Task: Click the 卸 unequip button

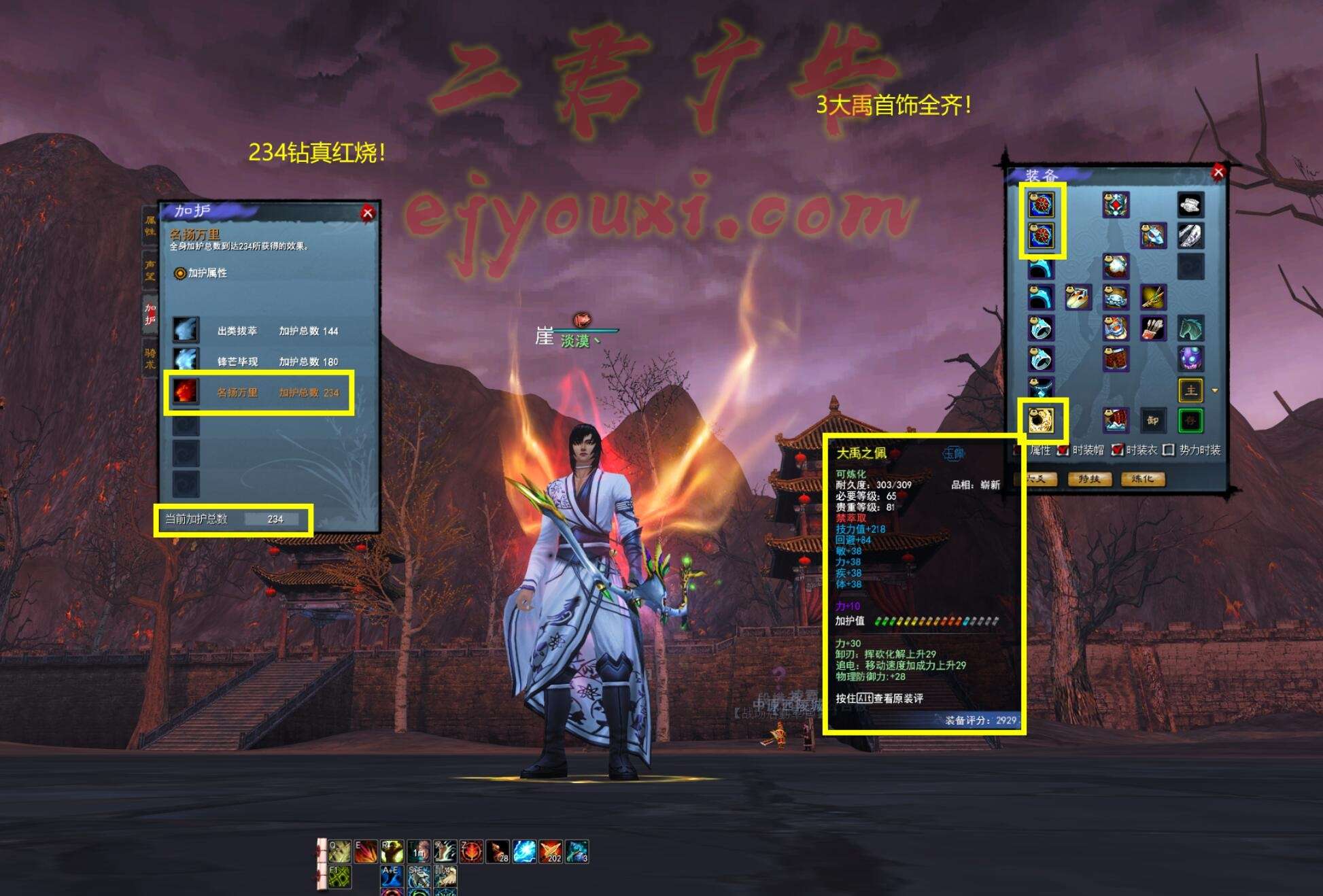Action: [x=1152, y=420]
